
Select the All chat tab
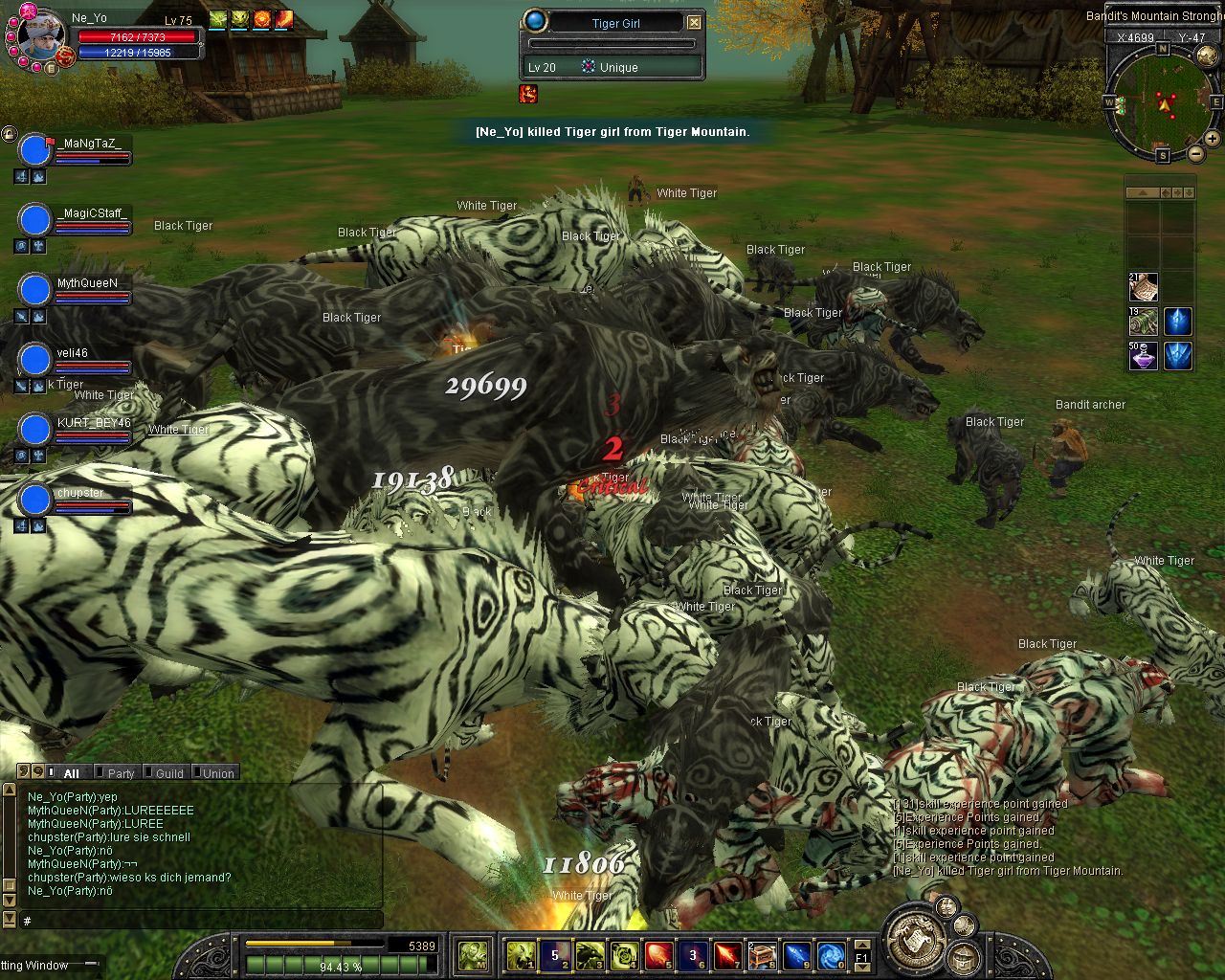[x=72, y=773]
